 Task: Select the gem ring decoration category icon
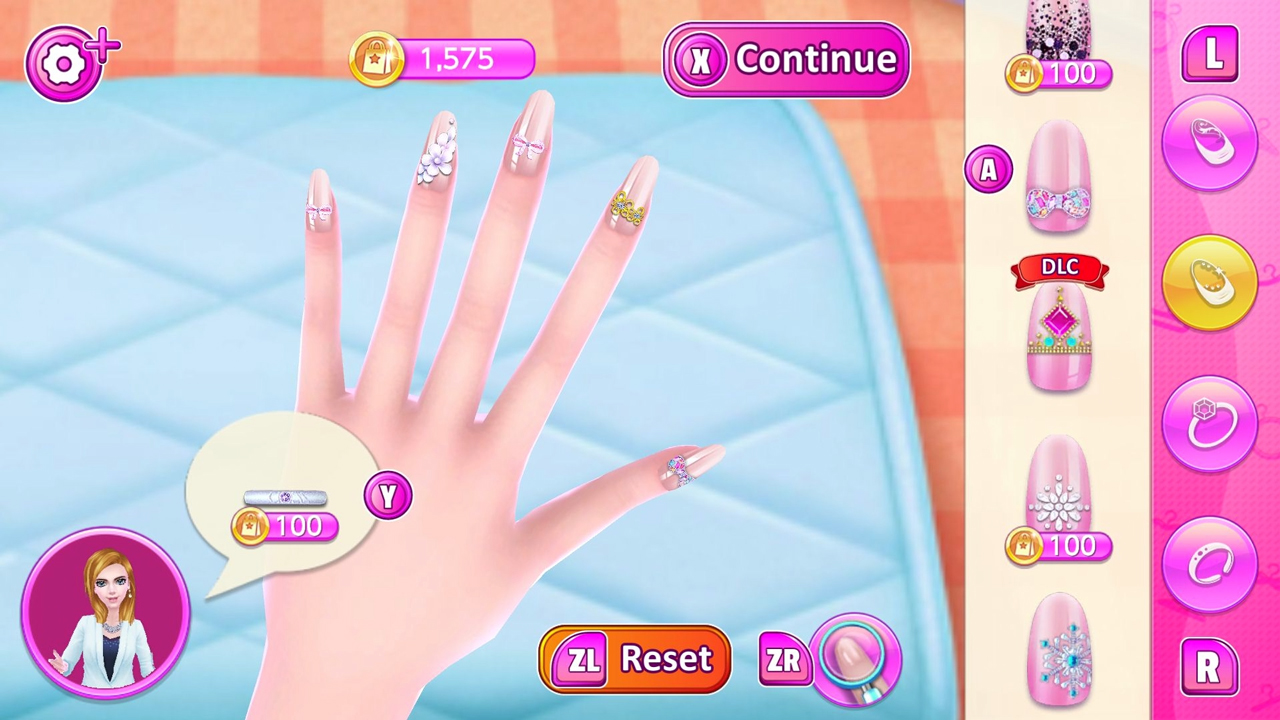click(1210, 422)
